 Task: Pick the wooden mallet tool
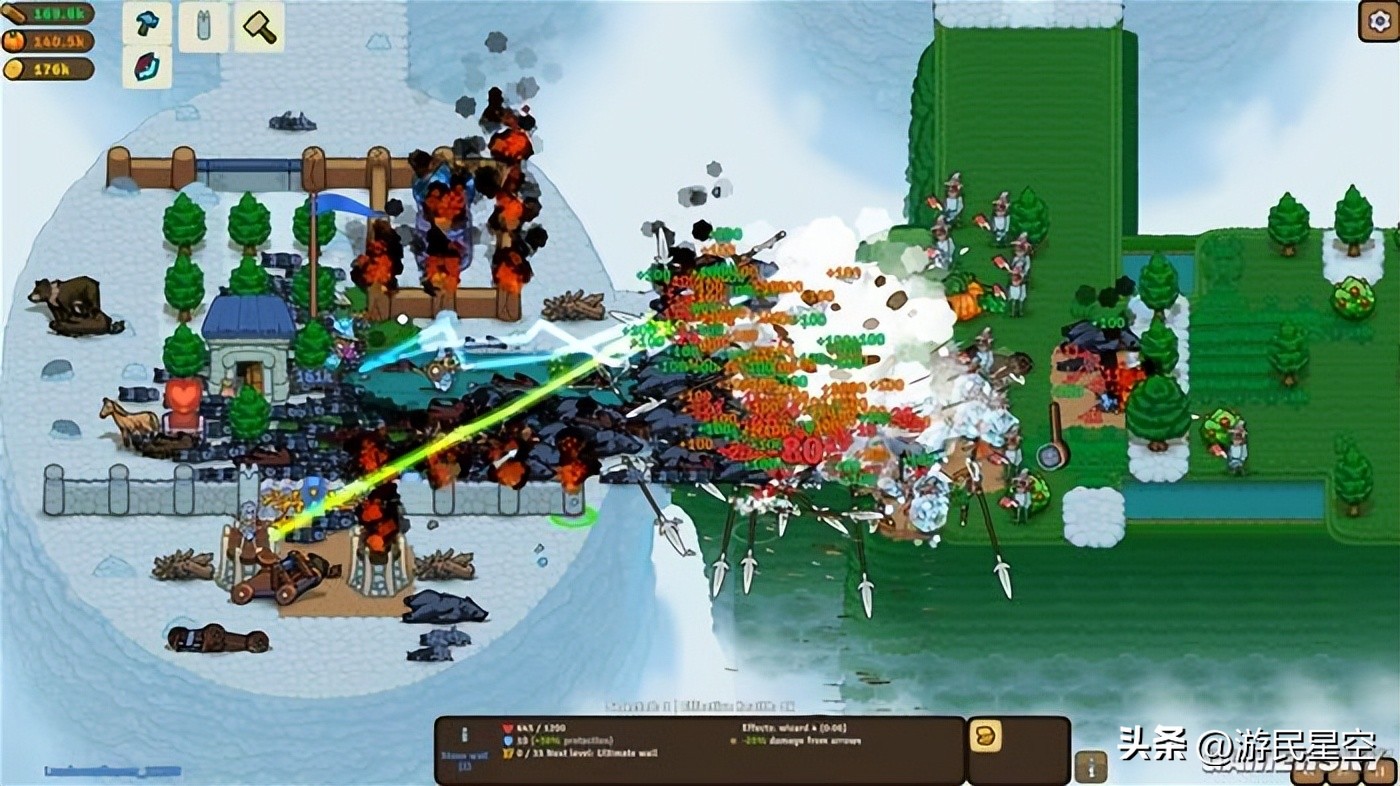click(259, 26)
